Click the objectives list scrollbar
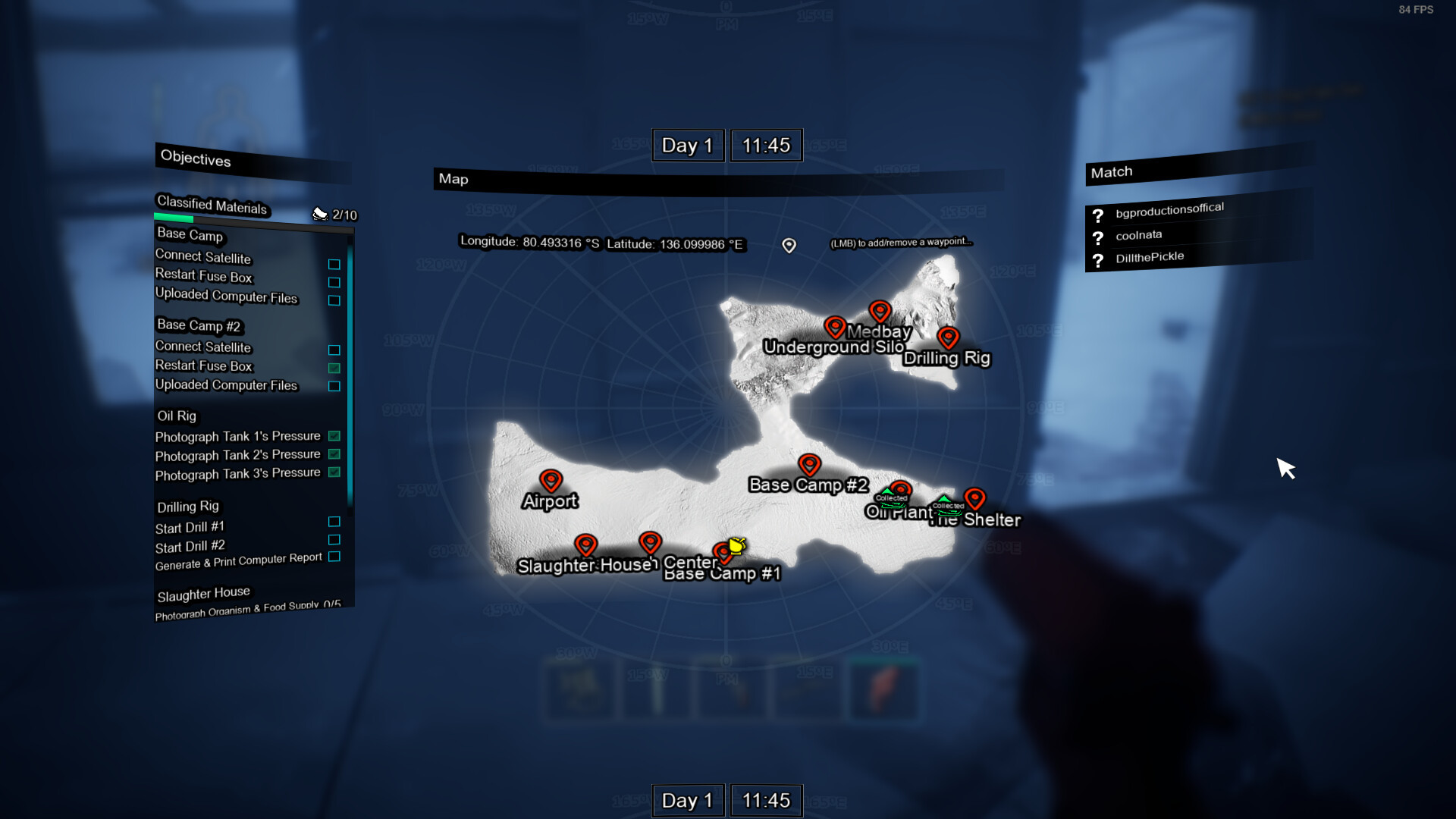This screenshot has width=1456, height=819. tap(350, 372)
